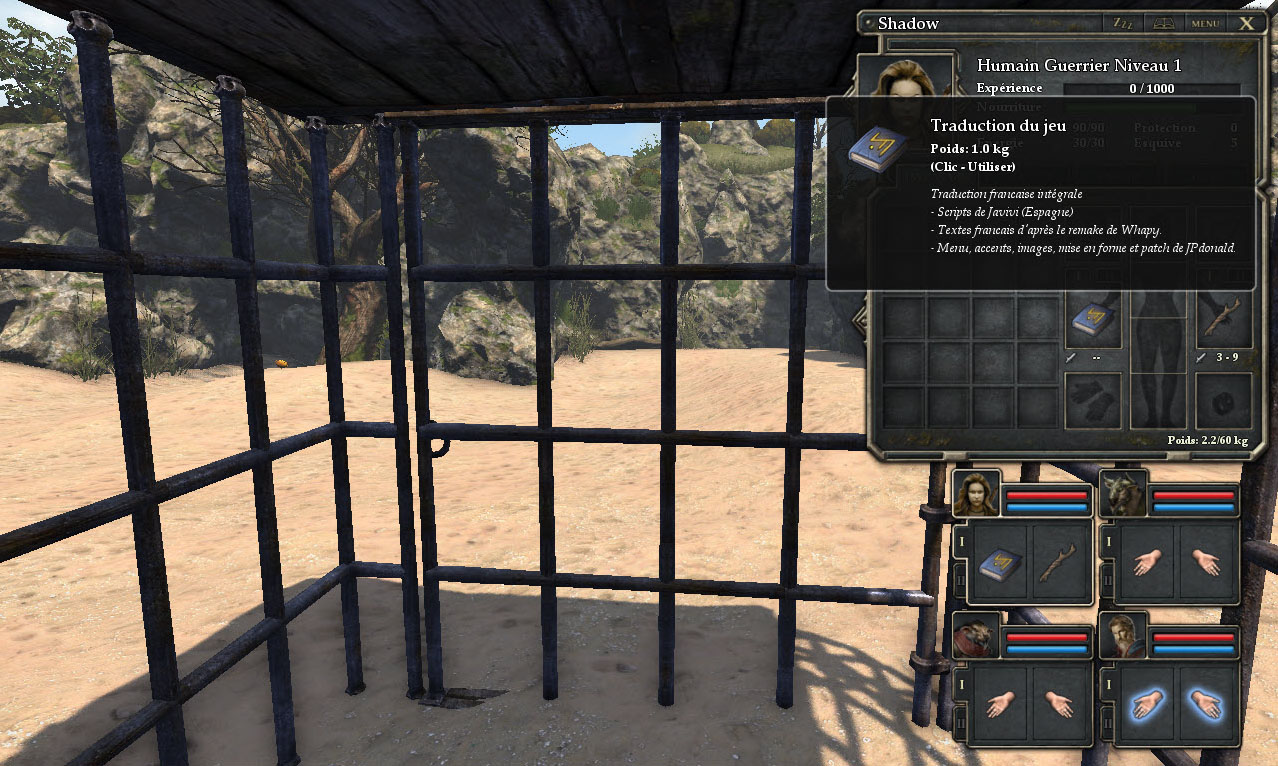Click the bearded man's glowing left hand

coord(1148,706)
